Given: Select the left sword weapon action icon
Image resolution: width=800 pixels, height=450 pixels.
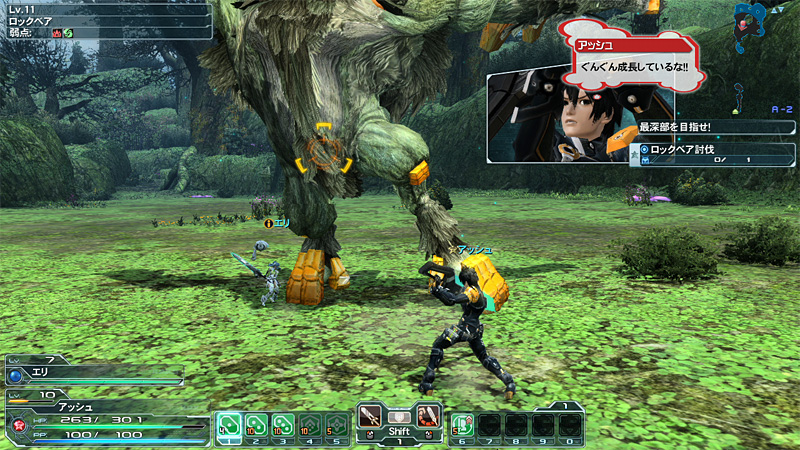Looking at the screenshot, I should [x=371, y=414].
